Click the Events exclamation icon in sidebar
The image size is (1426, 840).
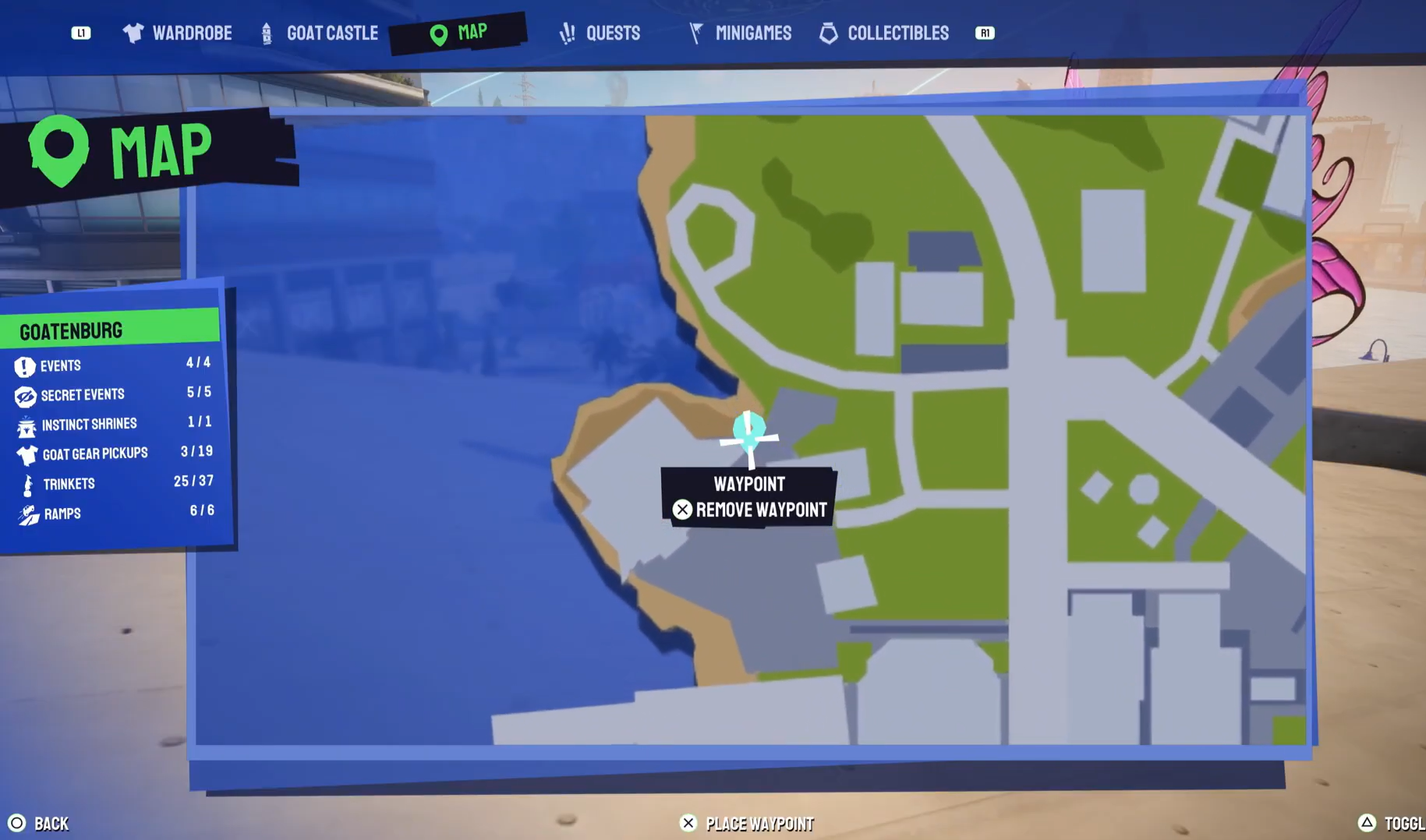tap(24, 365)
